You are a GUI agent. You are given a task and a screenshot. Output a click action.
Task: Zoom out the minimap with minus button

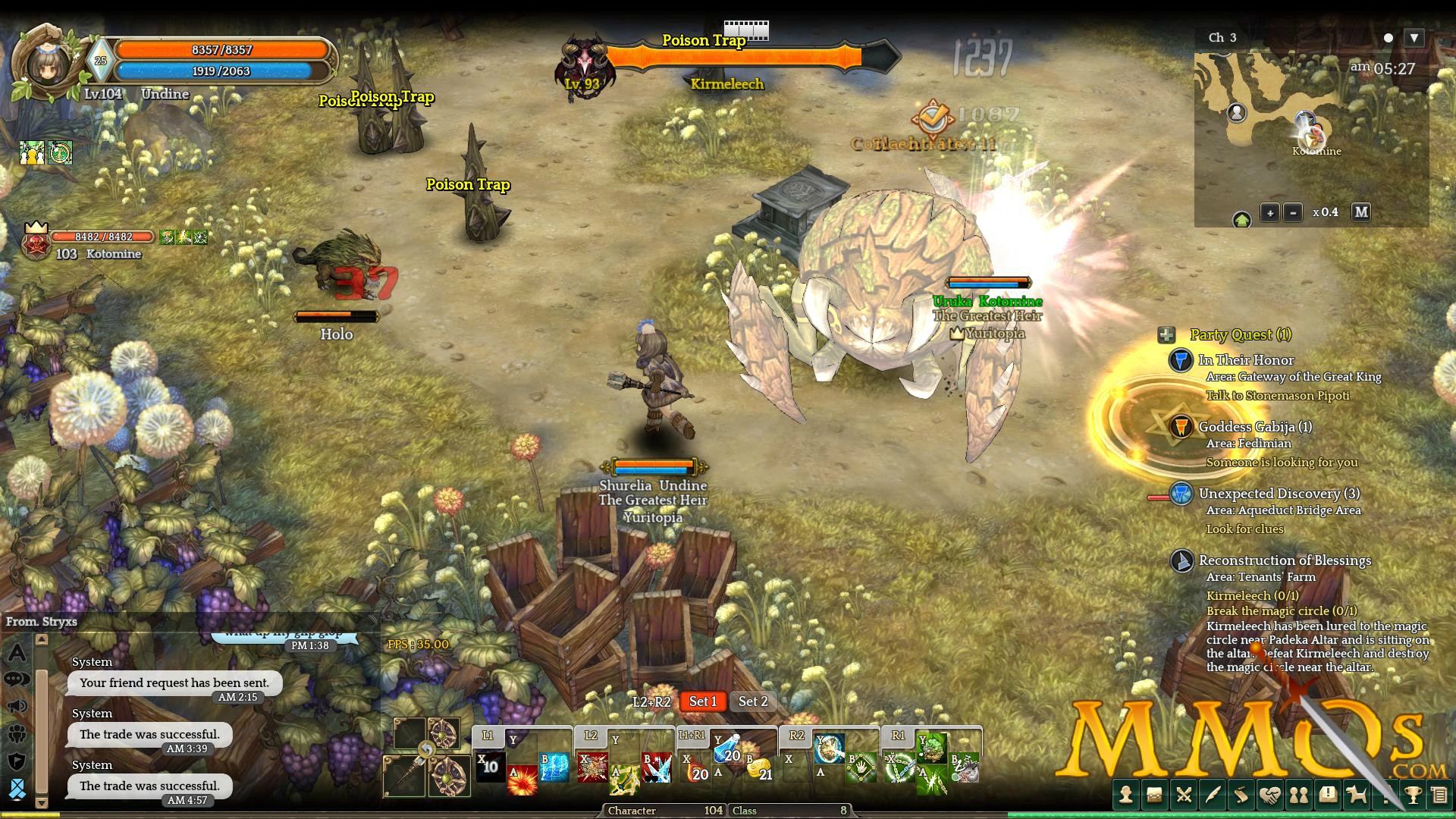1293,213
